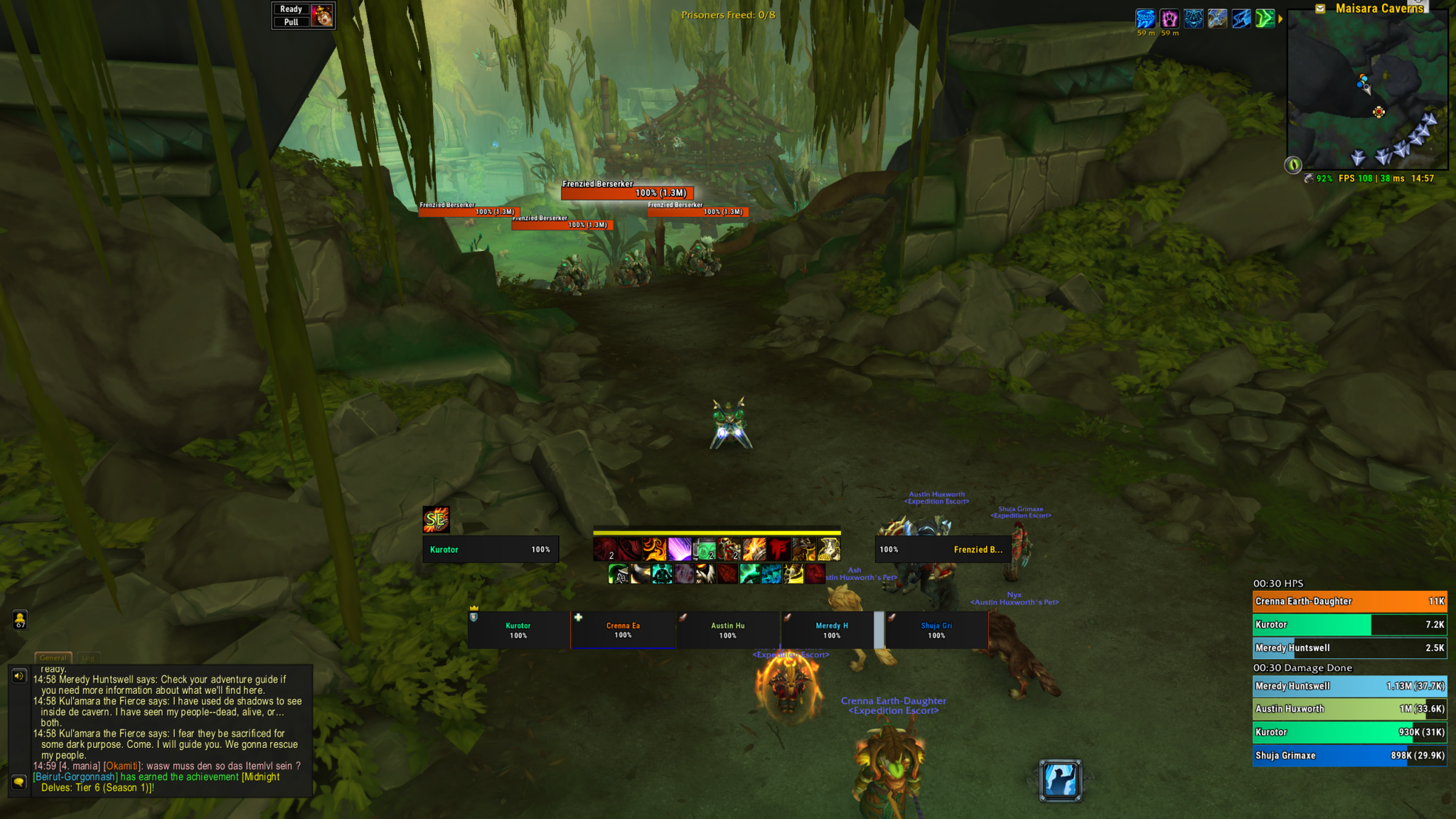The image size is (1456, 819).
Task: Select the green arrow buff icon
Action: pos(1265,18)
